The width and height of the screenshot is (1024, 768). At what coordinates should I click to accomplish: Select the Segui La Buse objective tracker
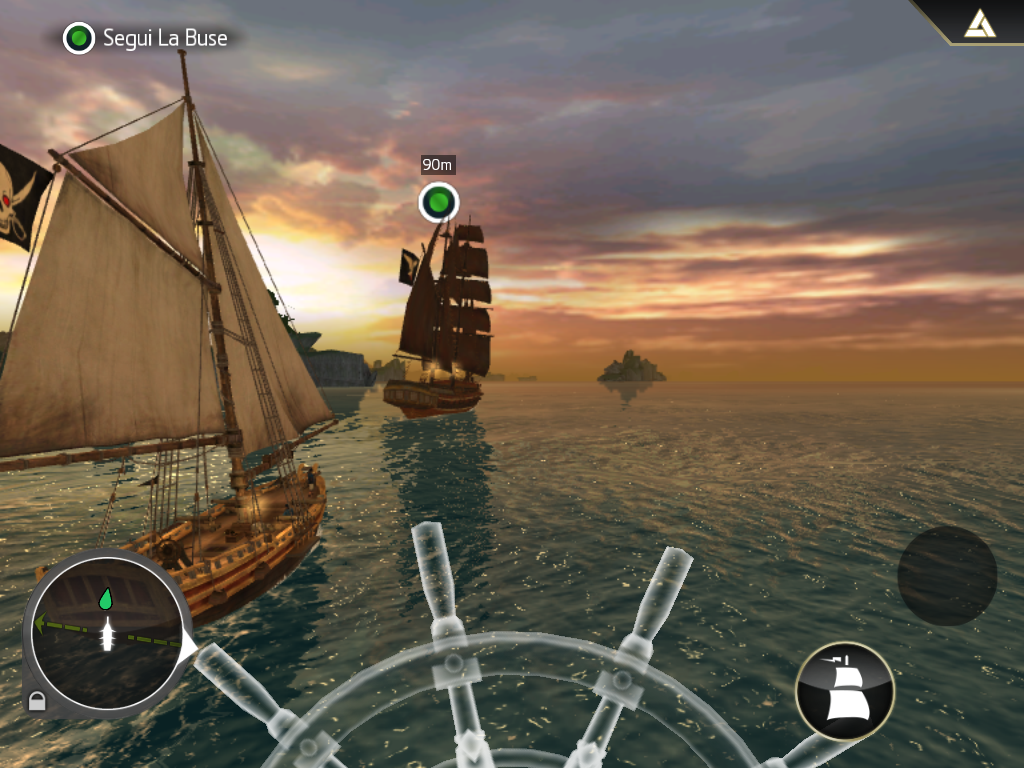(x=146, y=39)
